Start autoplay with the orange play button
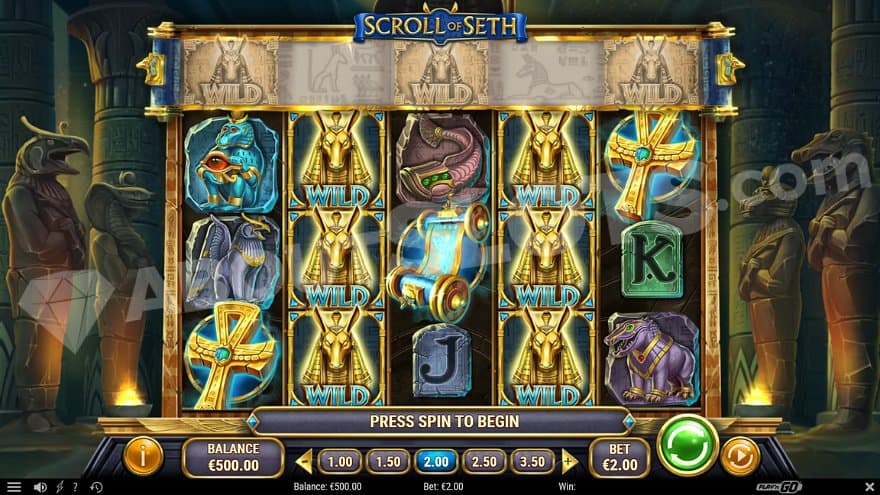 (740, 456)
